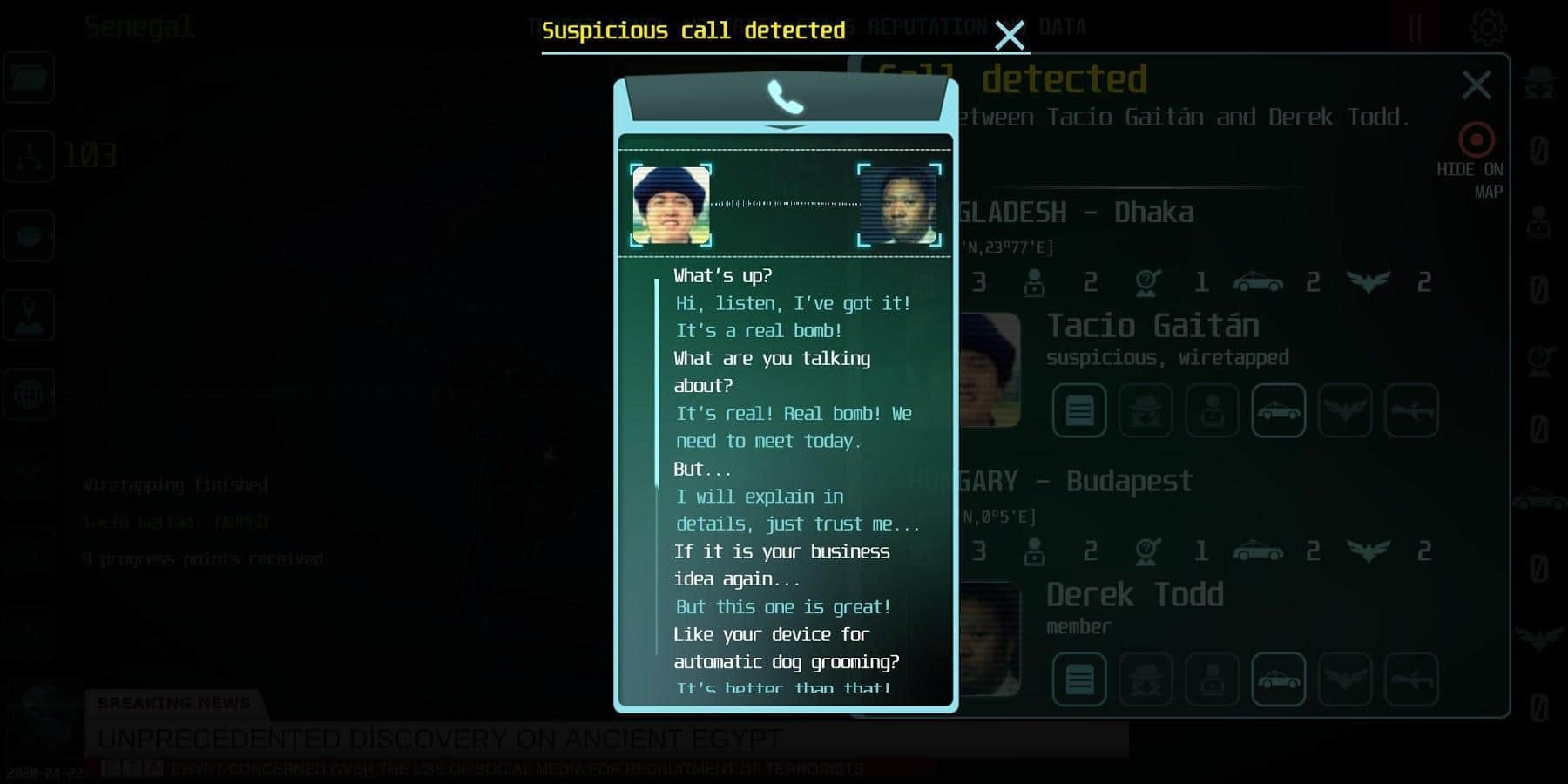Open the settings gear
This screenshot has width=1568, height=784.
(1487, 28)
